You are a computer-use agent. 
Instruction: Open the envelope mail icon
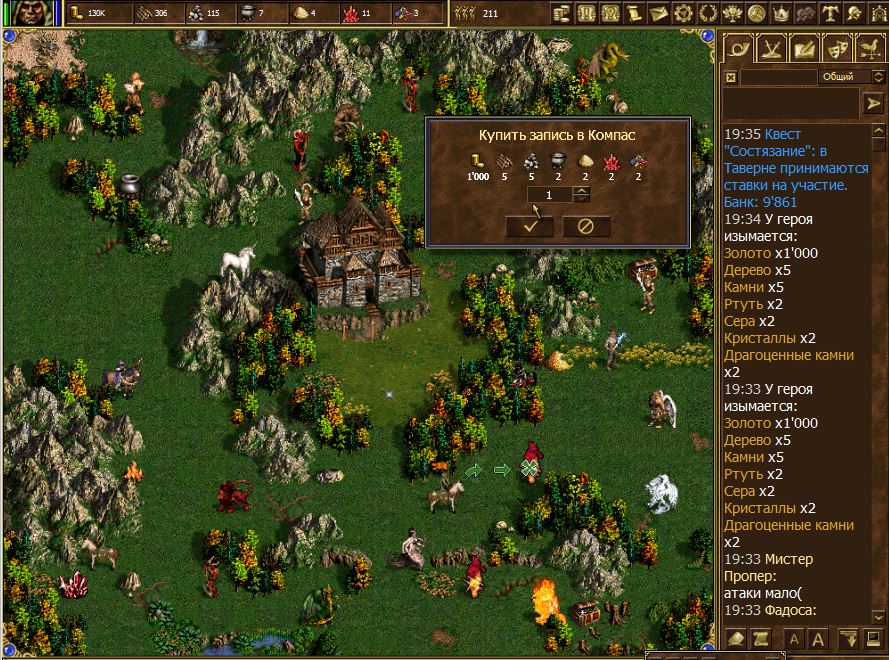pos(658,14)
